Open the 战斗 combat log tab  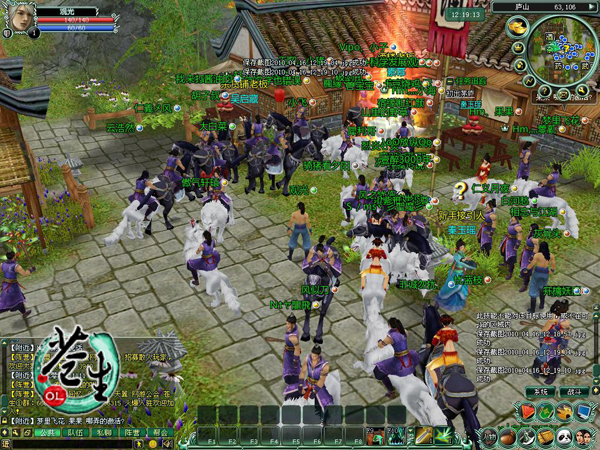(572, 392)
